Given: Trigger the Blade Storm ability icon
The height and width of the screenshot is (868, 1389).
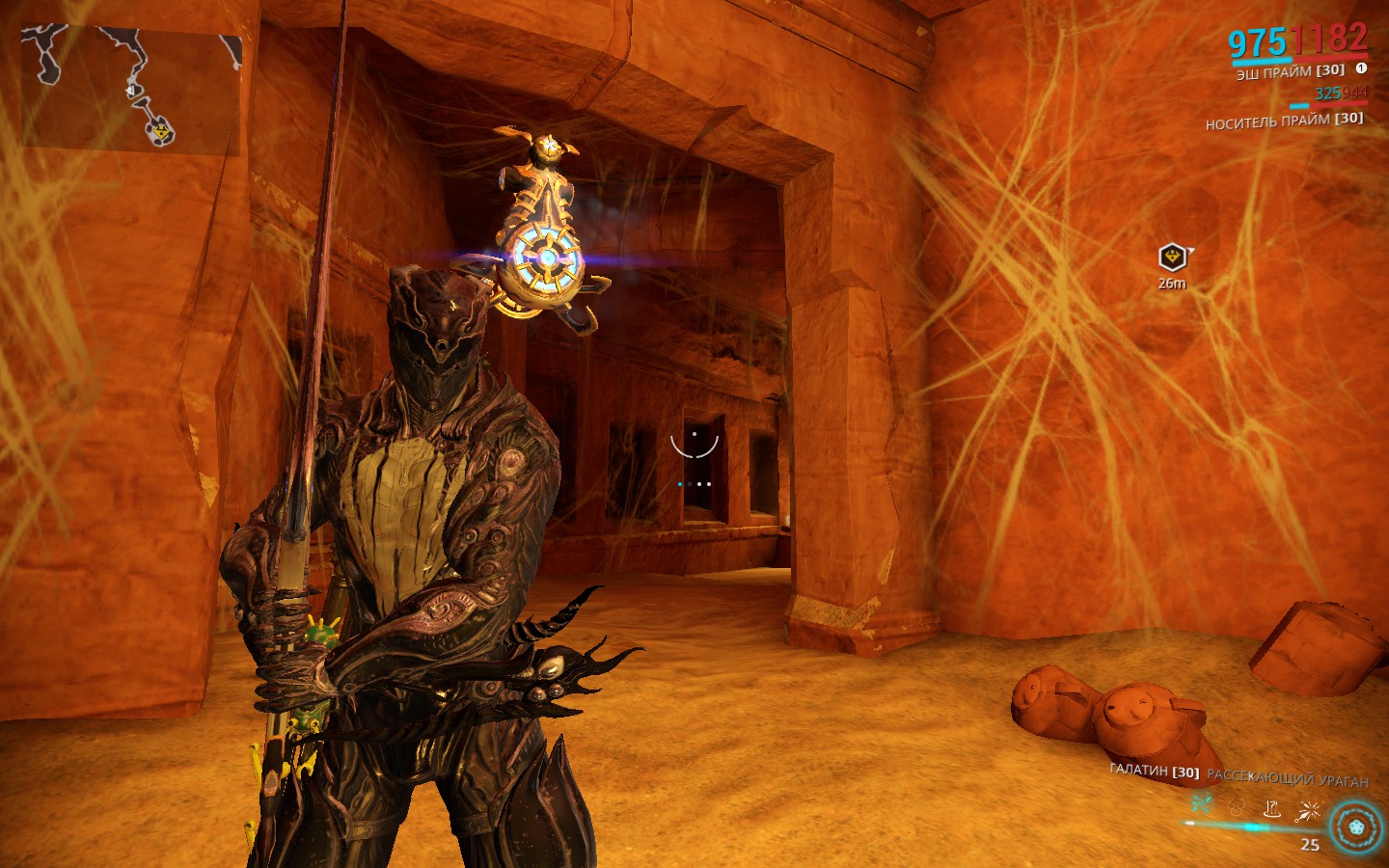Looking at the screenshot, I should (x=1308, y=809).
